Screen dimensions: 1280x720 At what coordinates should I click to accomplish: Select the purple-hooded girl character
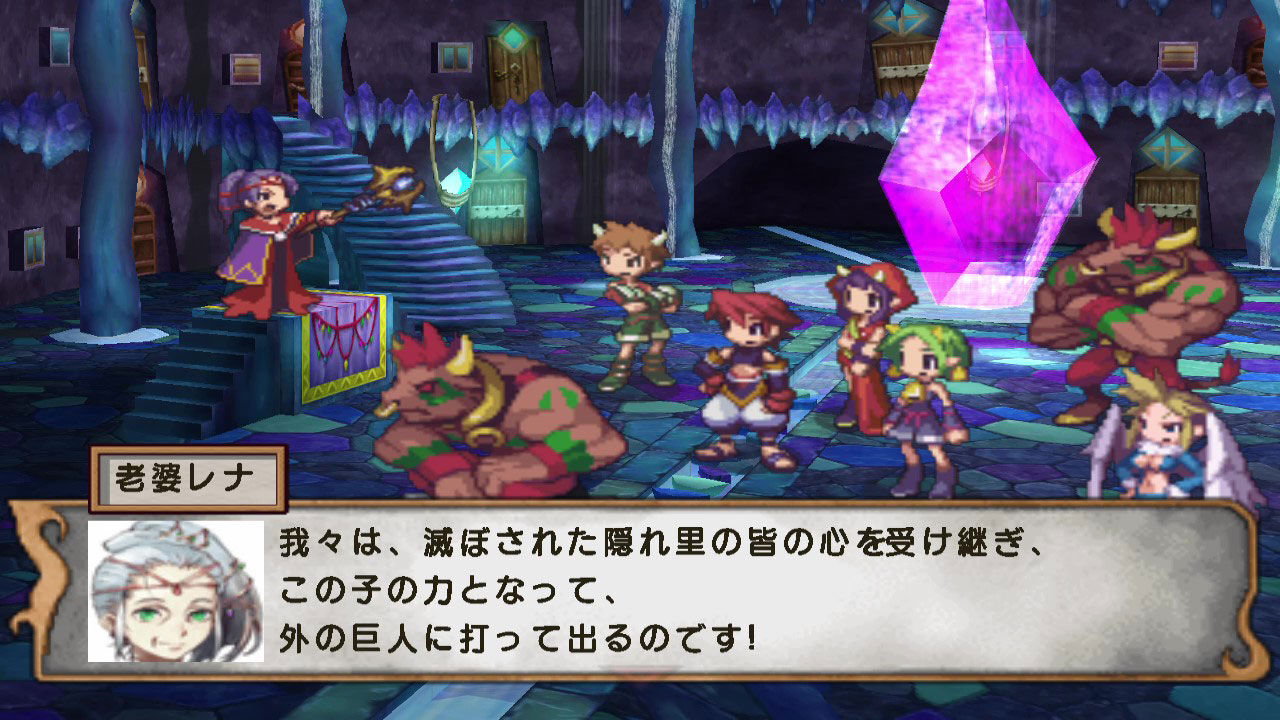[x=860, y=330]
